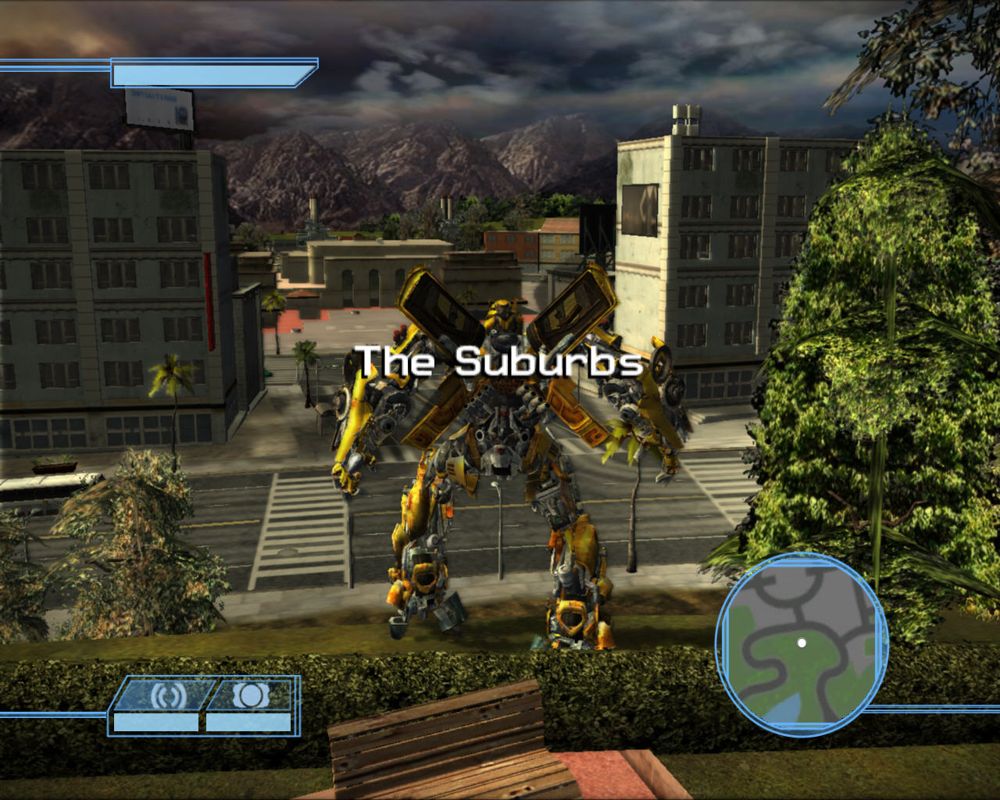
Task: Select the left weapon icon with curved brackets
Action: [x=166, y=695]
